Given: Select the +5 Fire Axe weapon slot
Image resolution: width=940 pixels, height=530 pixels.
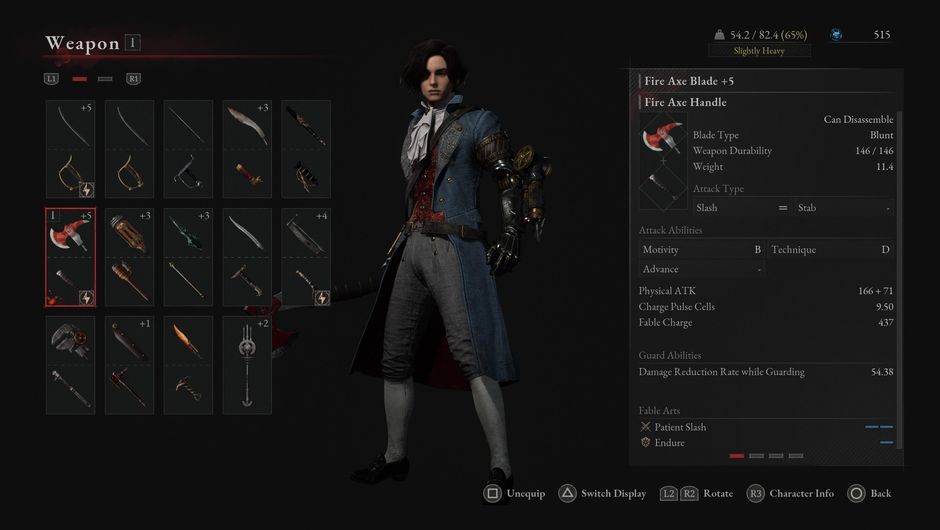Looking at the screenshot, I should pyautogui.click(x=71, y=257).
